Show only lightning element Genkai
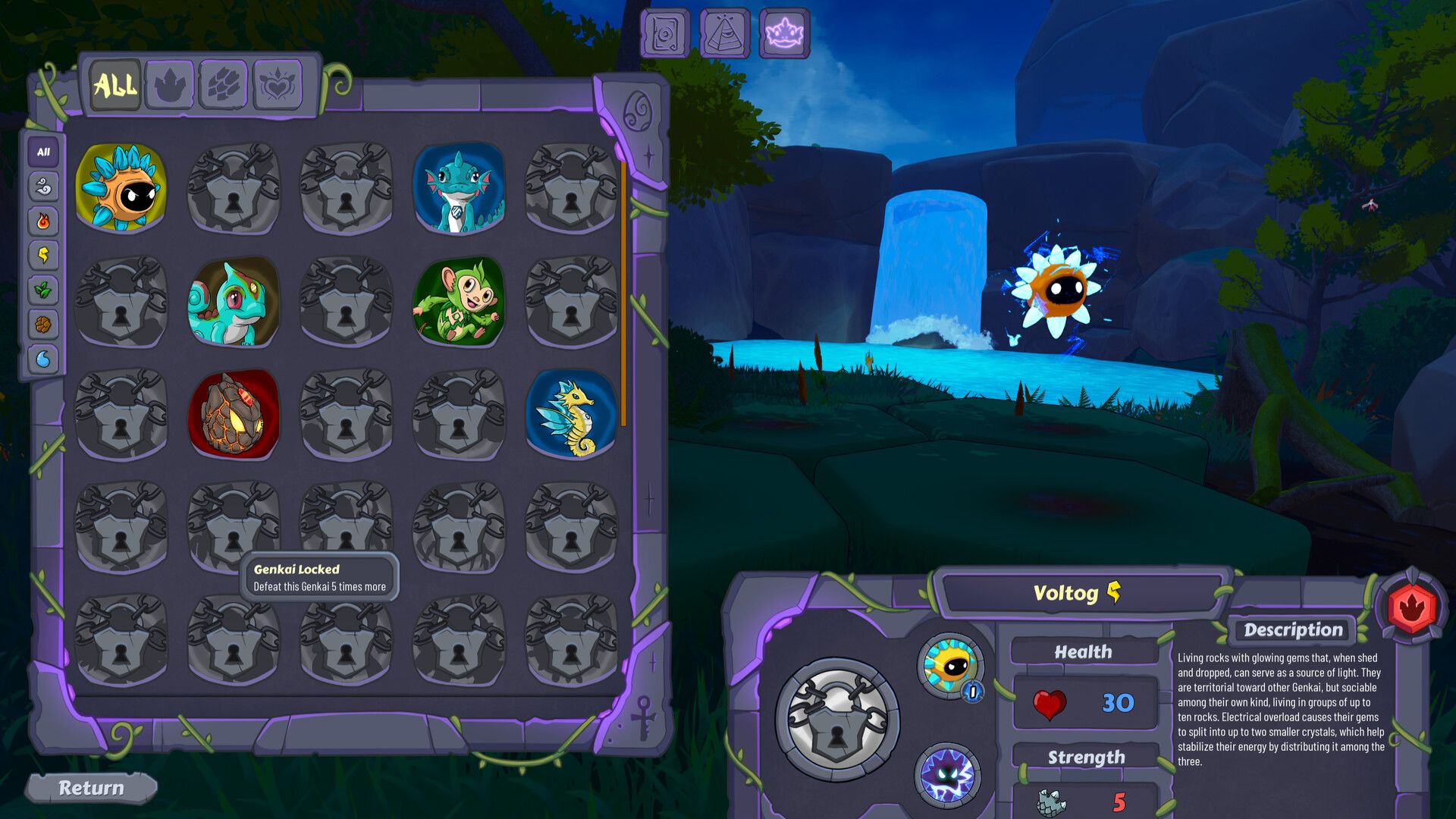 [x=43, y=256]
